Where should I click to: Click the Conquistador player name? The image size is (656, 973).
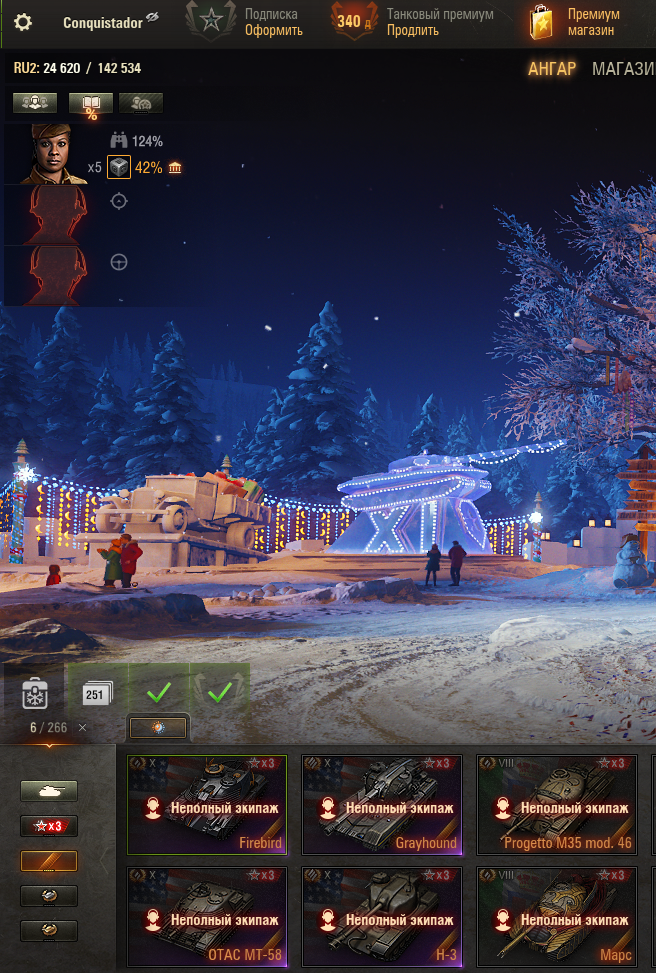pos(103,22)
